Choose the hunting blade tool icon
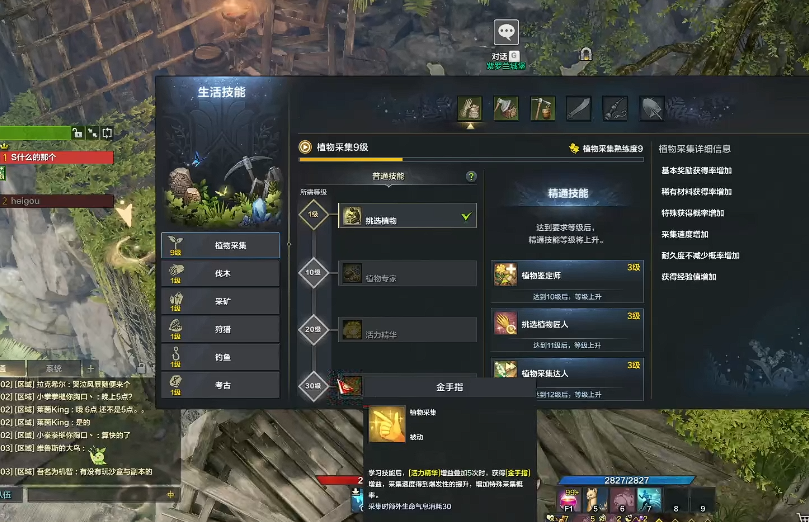The width and height of the screenshot is (809, 522). point(579,108)
